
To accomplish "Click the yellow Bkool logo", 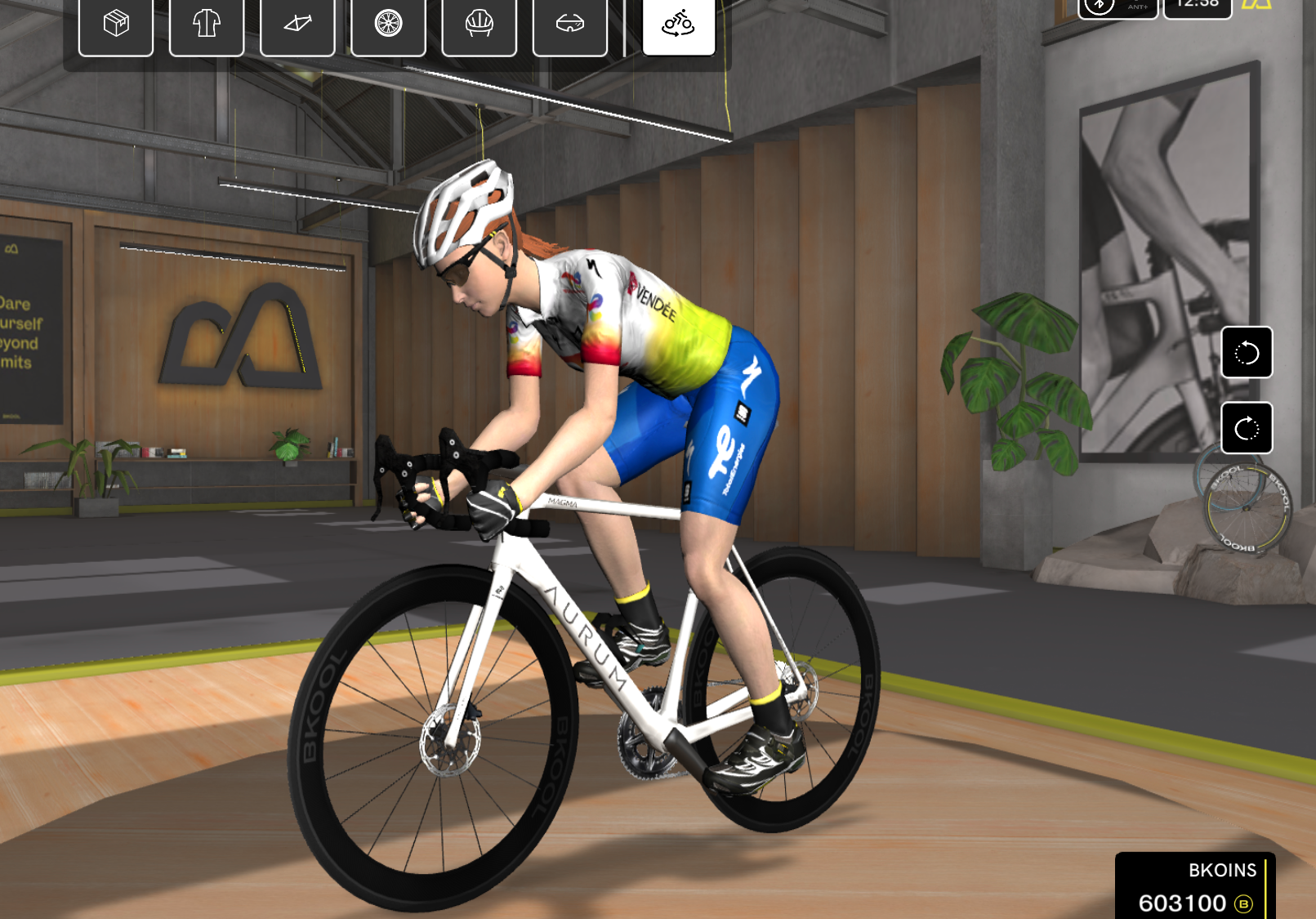I will click(x=1257, y=5).
